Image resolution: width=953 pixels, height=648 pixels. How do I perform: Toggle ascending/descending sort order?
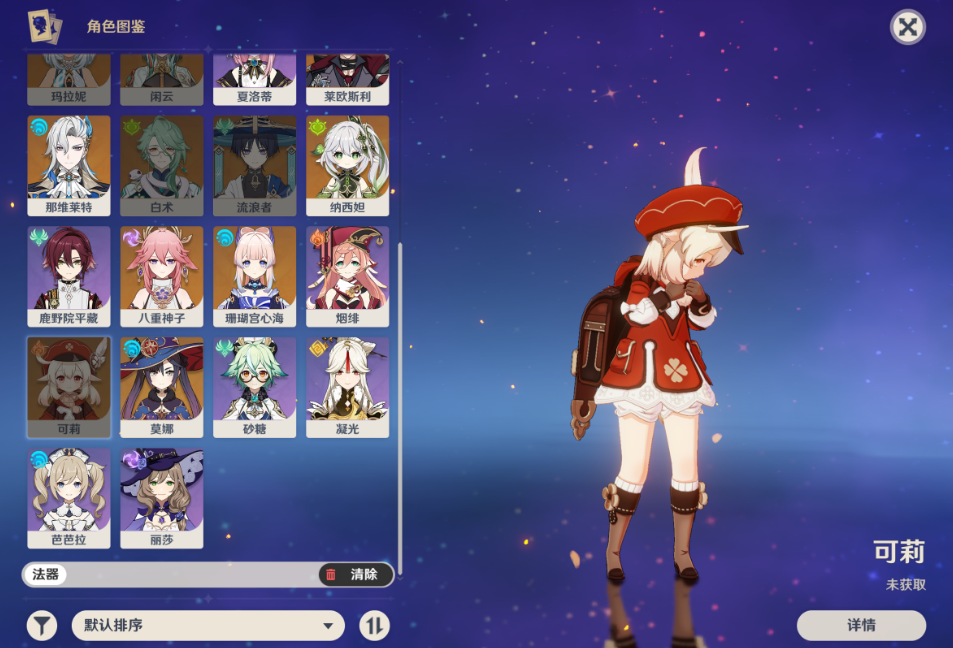click(375, 626)
